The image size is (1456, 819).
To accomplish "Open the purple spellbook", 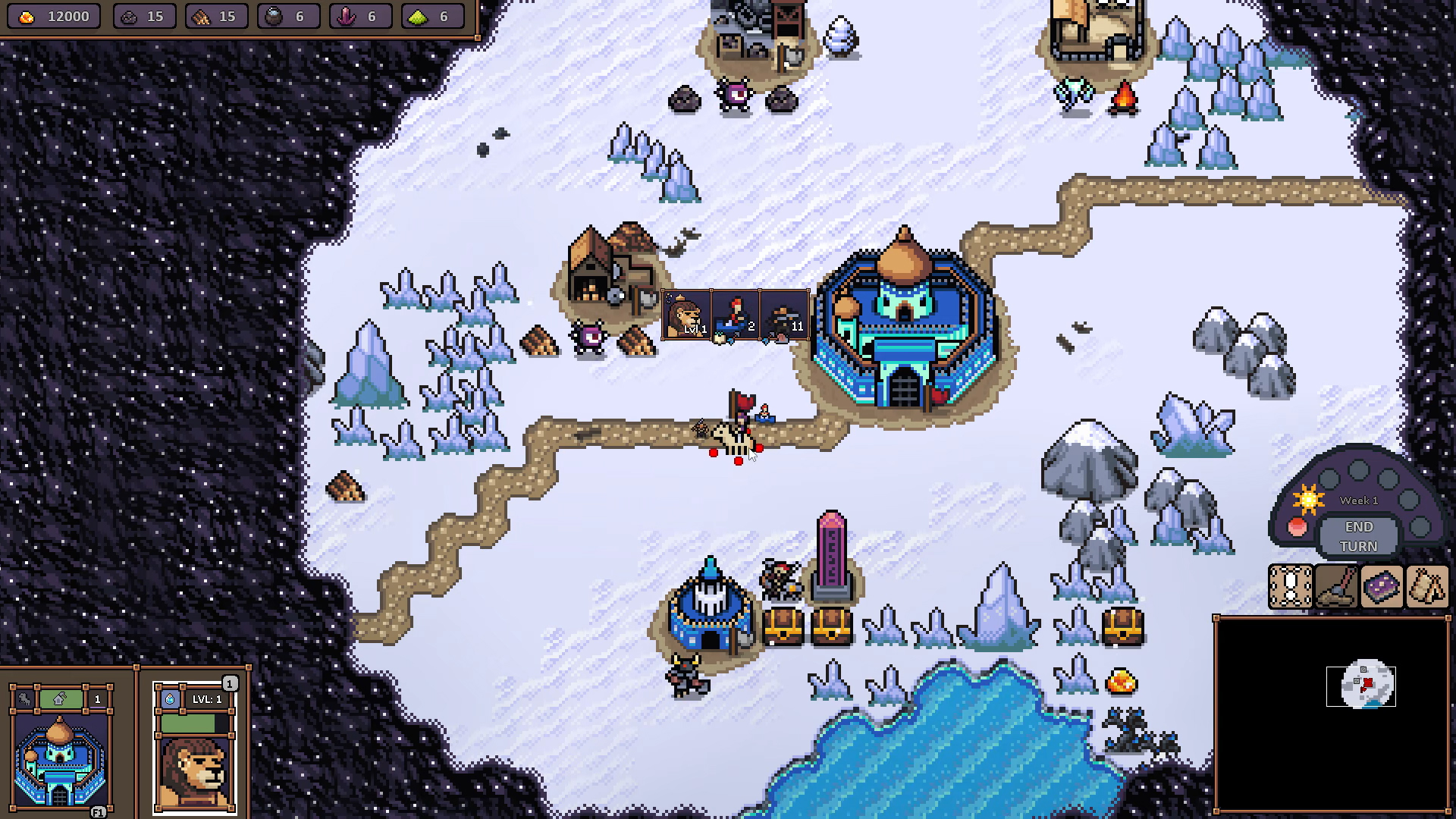I will tap(1382, 586).
